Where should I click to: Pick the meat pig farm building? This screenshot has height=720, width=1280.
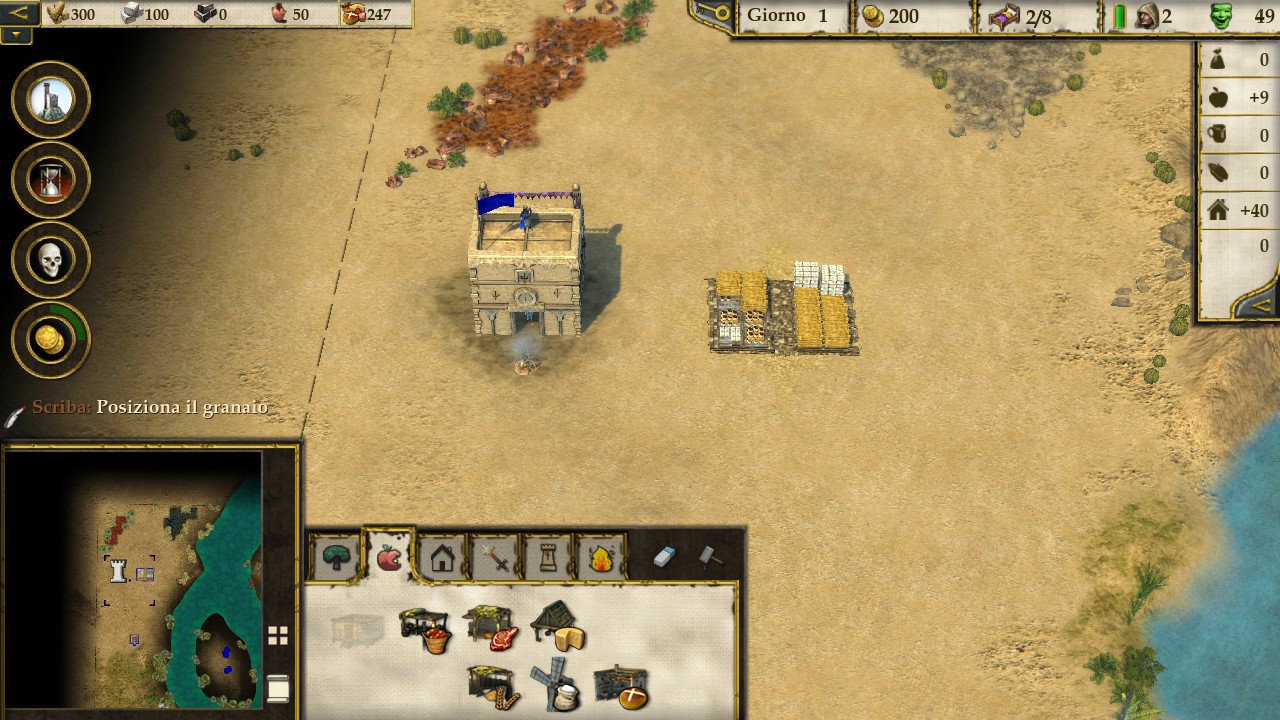click(x=492, y=628)
